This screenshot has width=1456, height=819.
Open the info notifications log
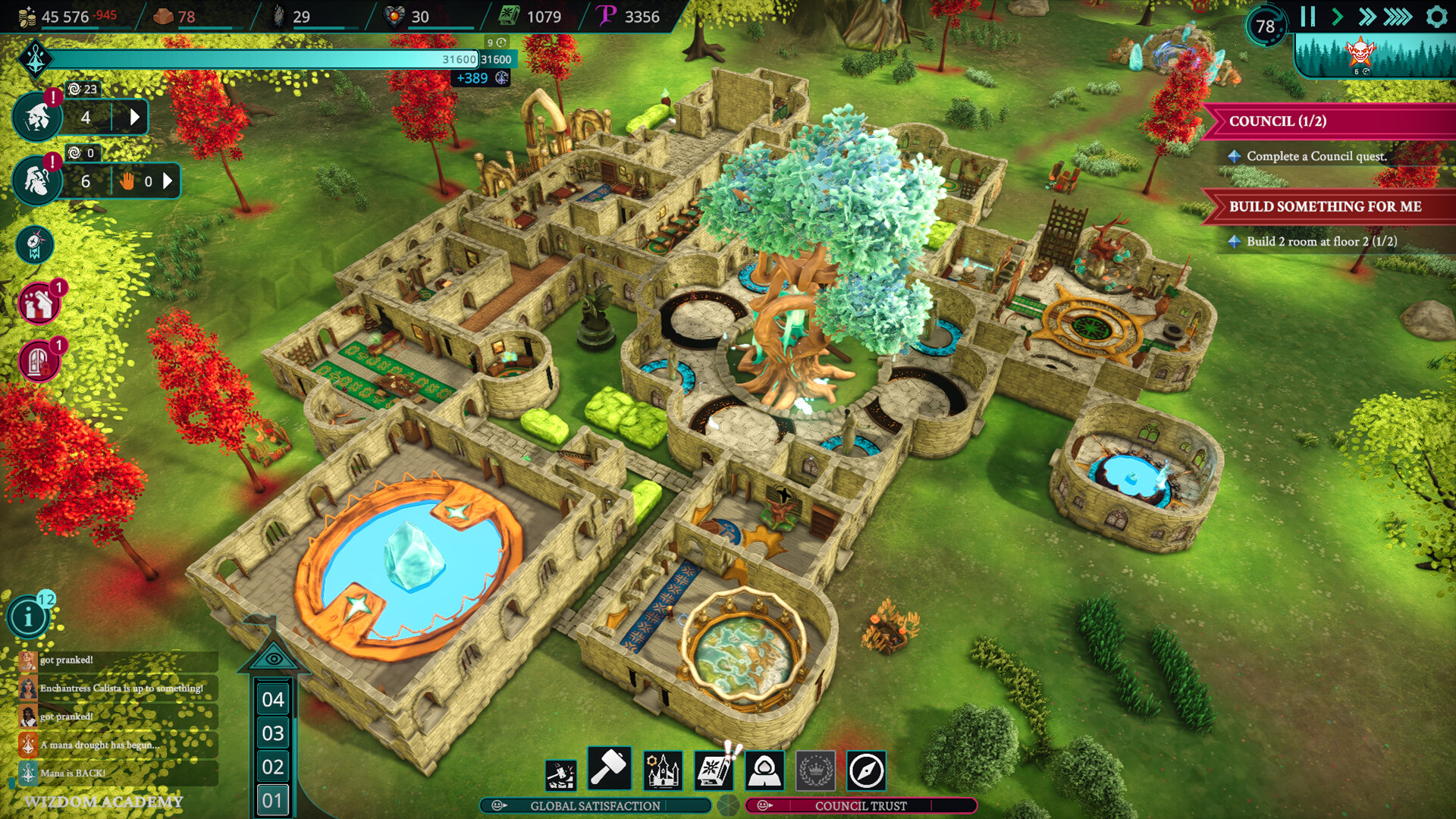coord(29,617)
